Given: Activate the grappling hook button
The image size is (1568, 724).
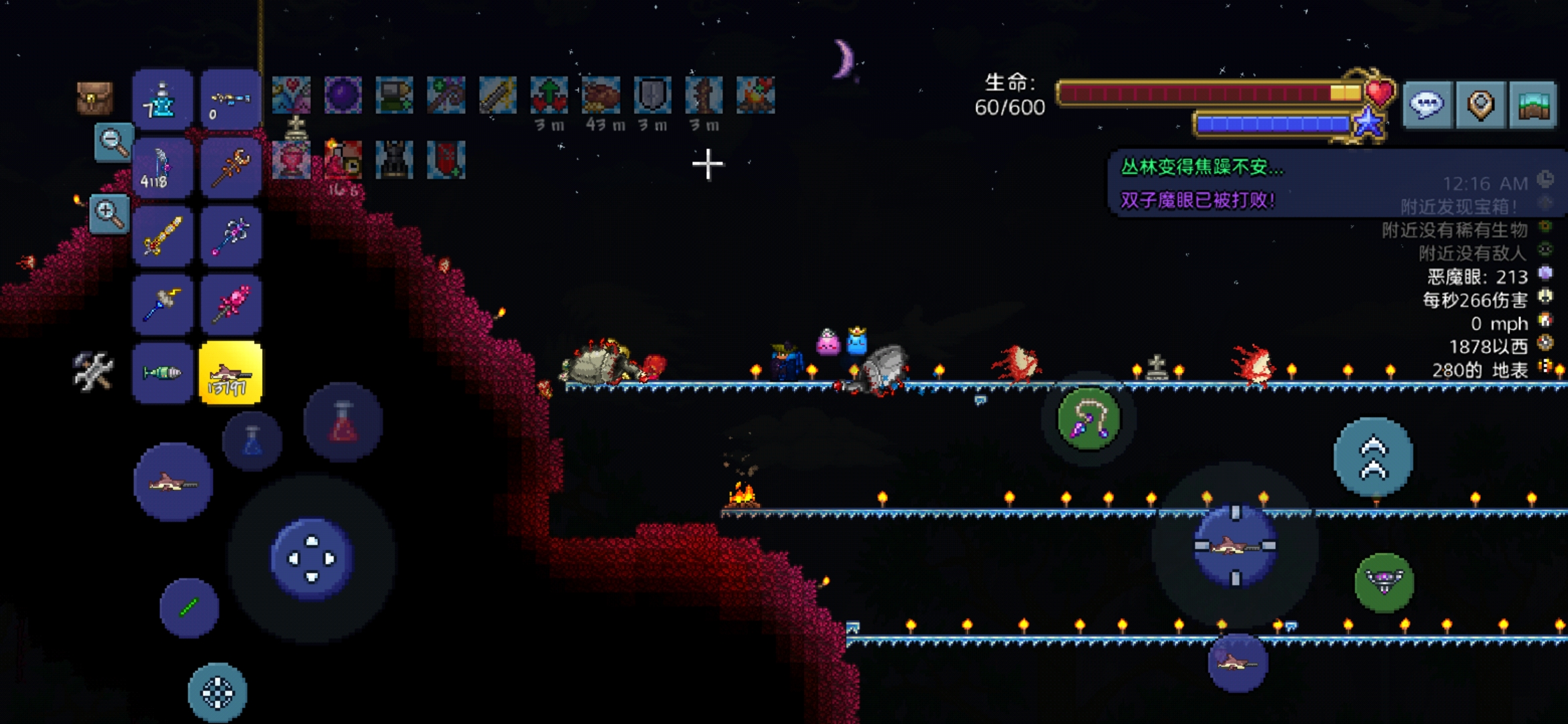Looking at the screenshot, I should [x=1088, y=420].
